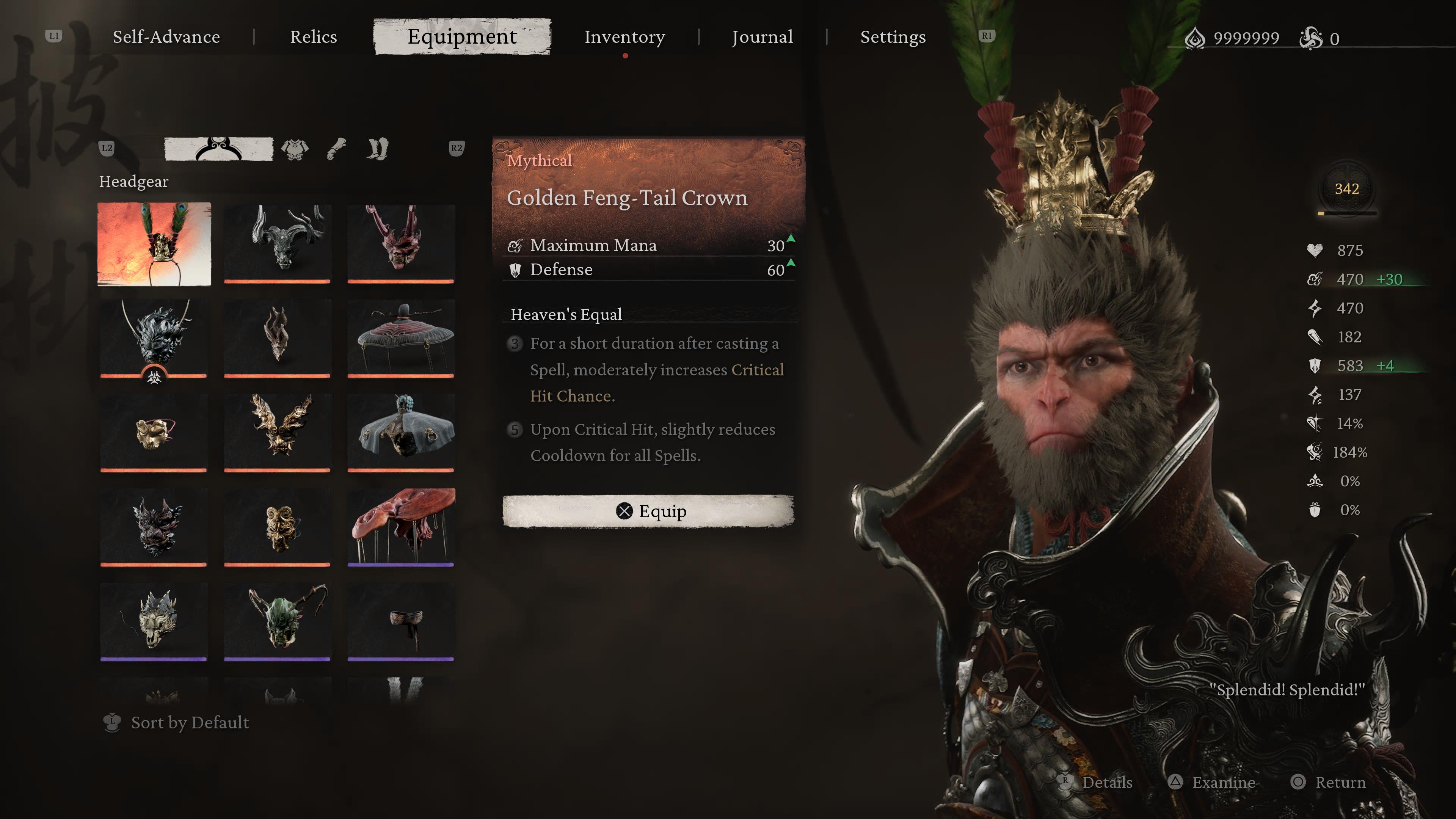
Task: Equip the Golden Feng-Tail Crown
Action: point(648,511)
